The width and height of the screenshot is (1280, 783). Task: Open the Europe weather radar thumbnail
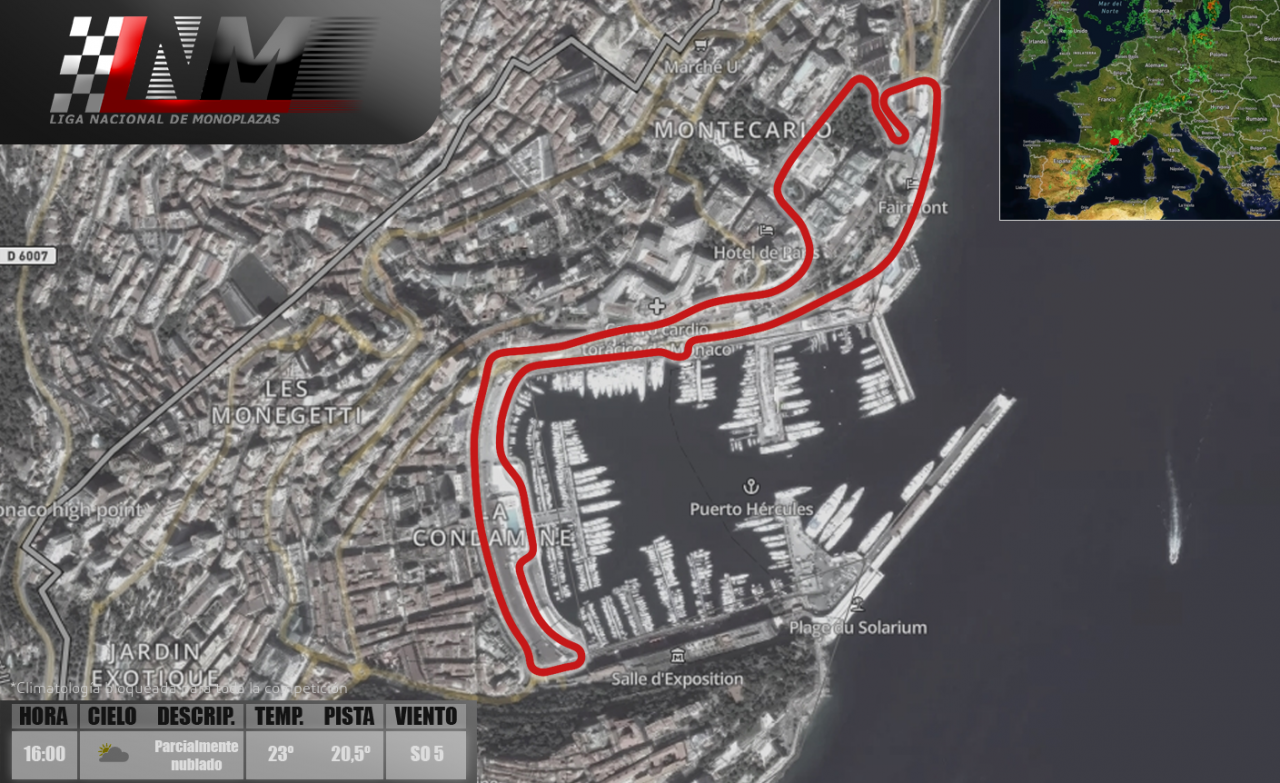[x=1139, y=109]
